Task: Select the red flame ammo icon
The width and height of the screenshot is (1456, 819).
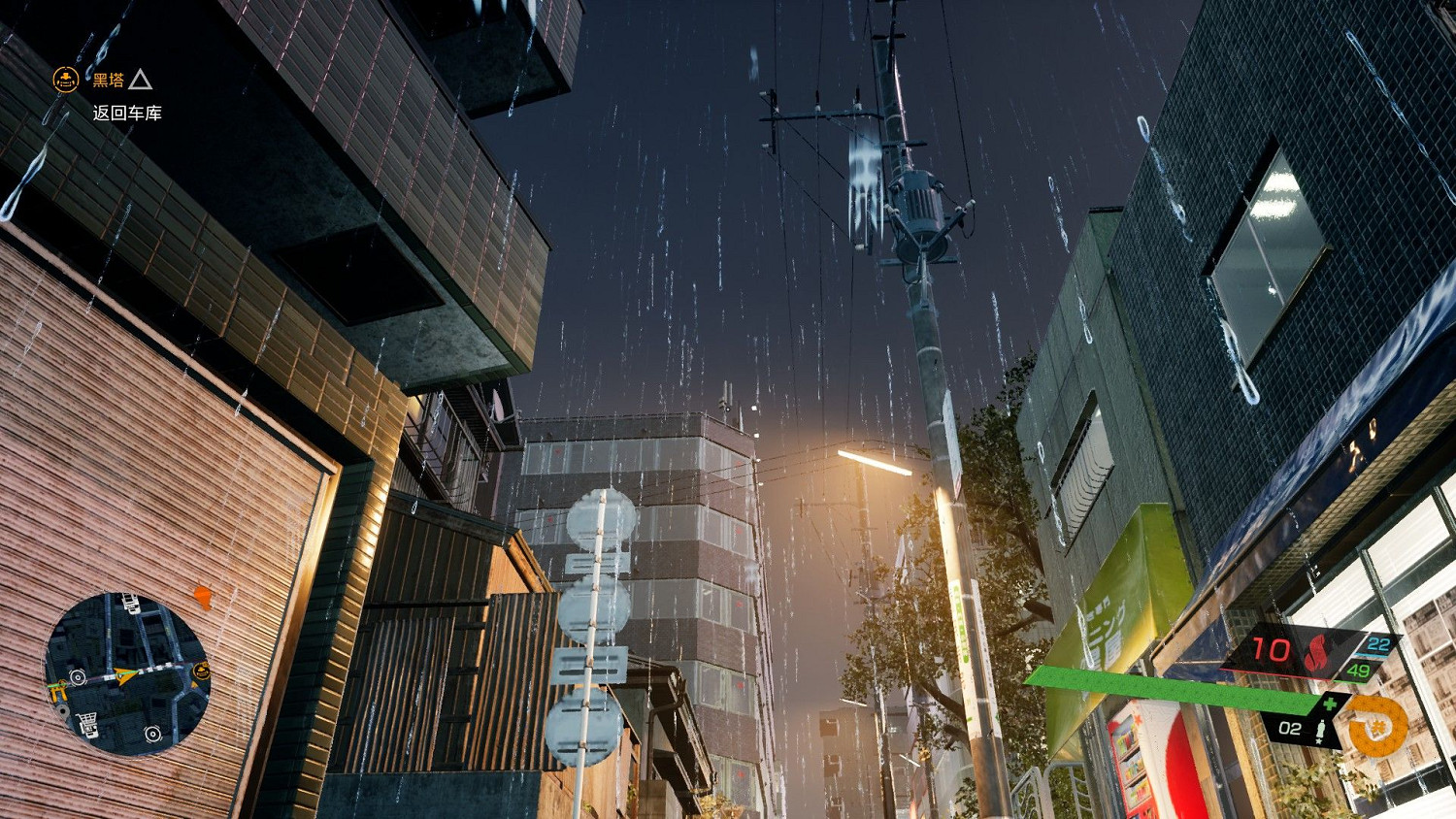Action: (1314, 651)
